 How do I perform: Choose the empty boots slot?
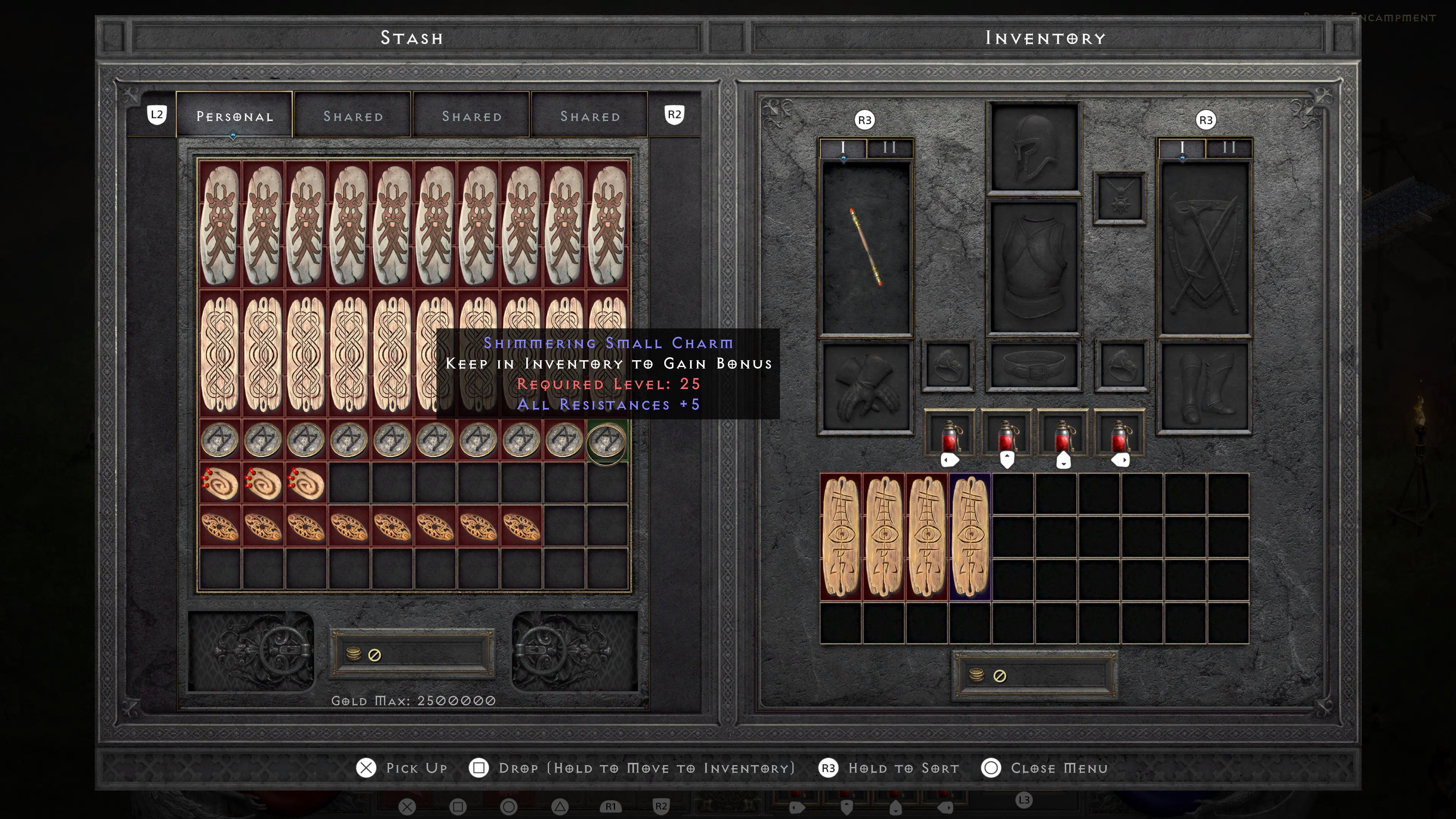[x=1204, y=387]
